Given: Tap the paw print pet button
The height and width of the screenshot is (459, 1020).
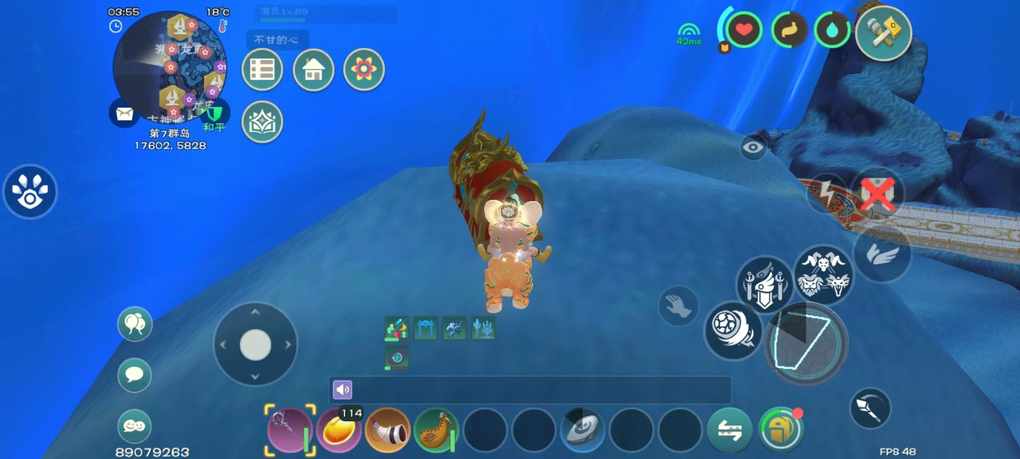Looking at the screenshot, I should click(30, 192).
